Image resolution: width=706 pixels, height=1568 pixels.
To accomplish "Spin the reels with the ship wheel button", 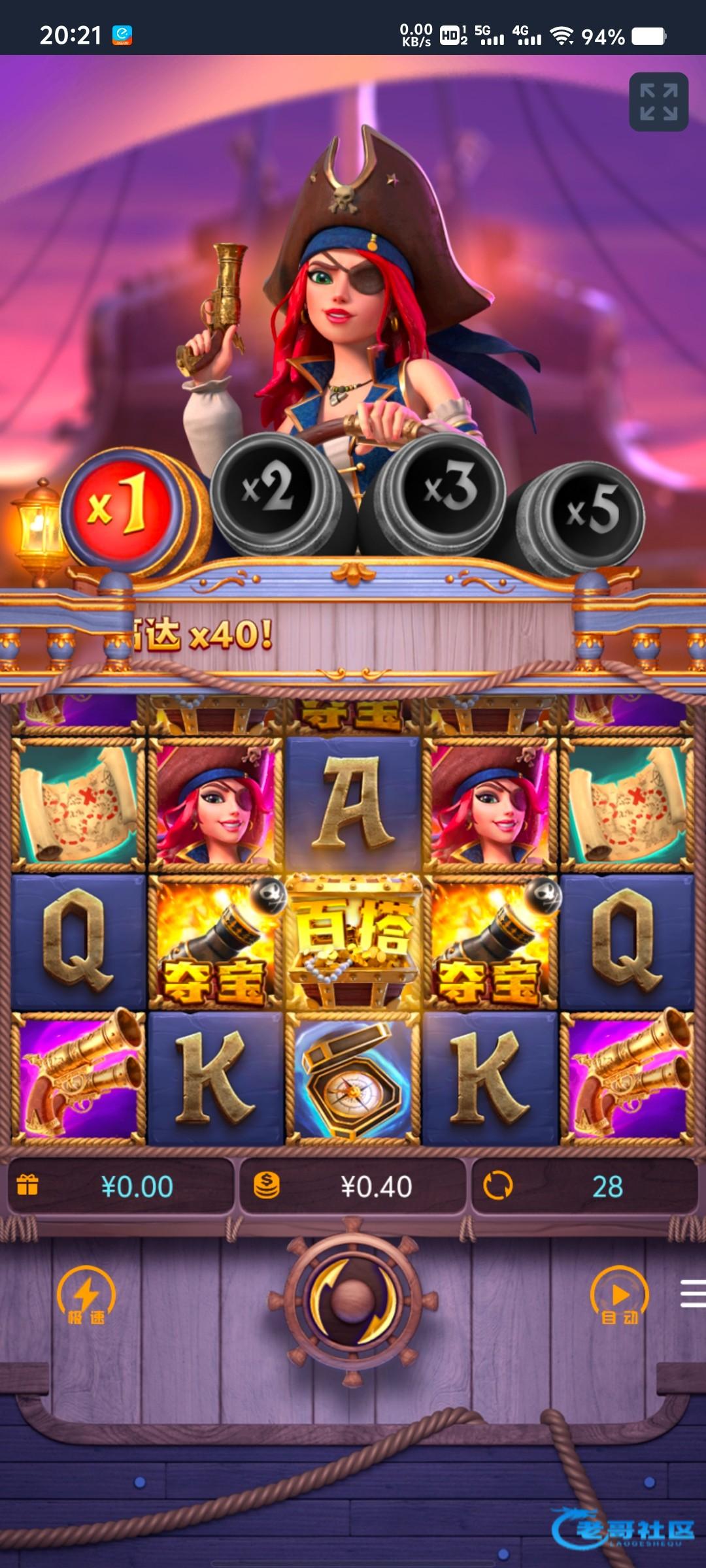I will 352,1301.
